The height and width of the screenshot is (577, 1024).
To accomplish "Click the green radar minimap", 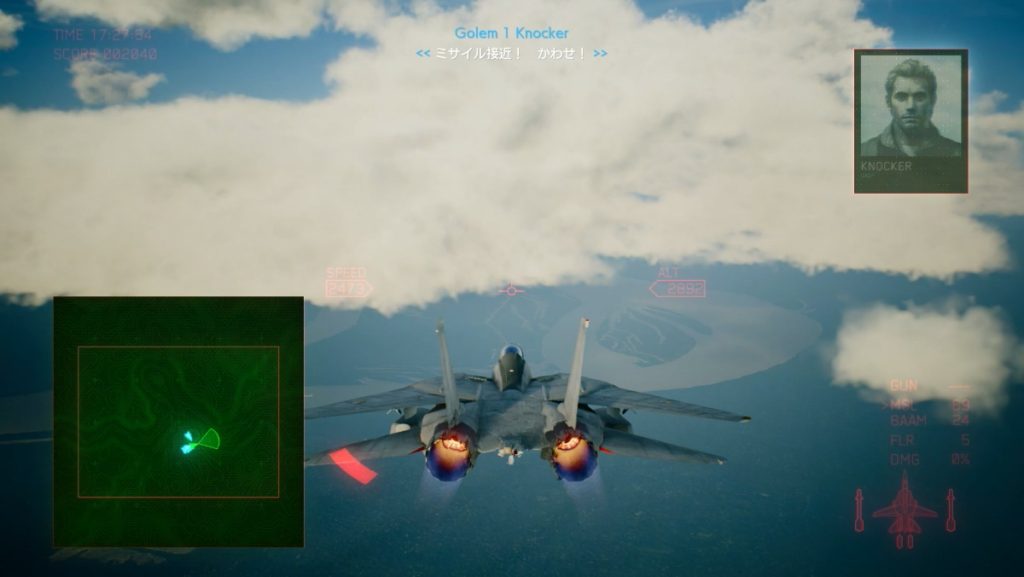I will click(178, 421).
